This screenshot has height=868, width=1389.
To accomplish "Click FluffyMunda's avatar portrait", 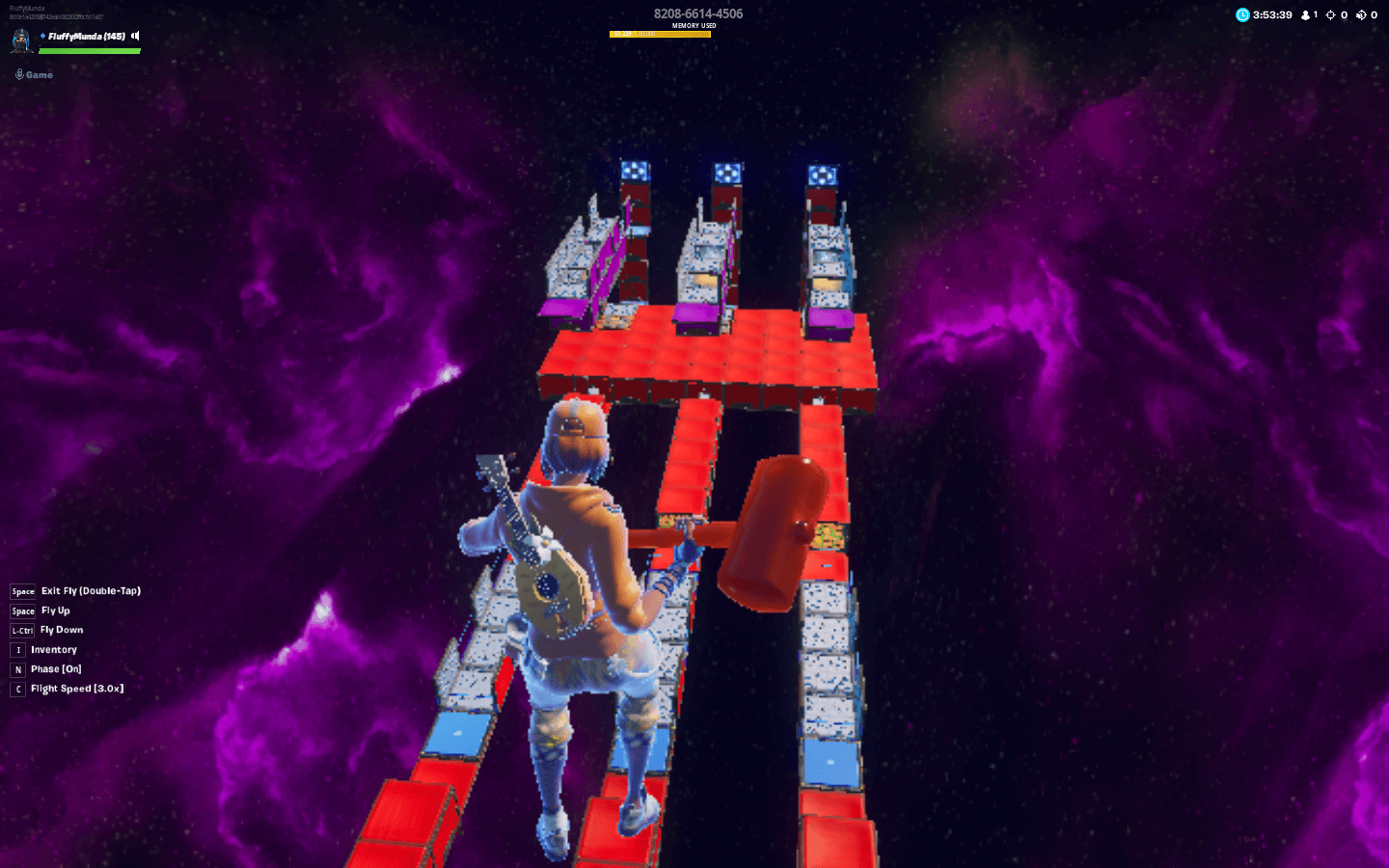I will 21,41.
